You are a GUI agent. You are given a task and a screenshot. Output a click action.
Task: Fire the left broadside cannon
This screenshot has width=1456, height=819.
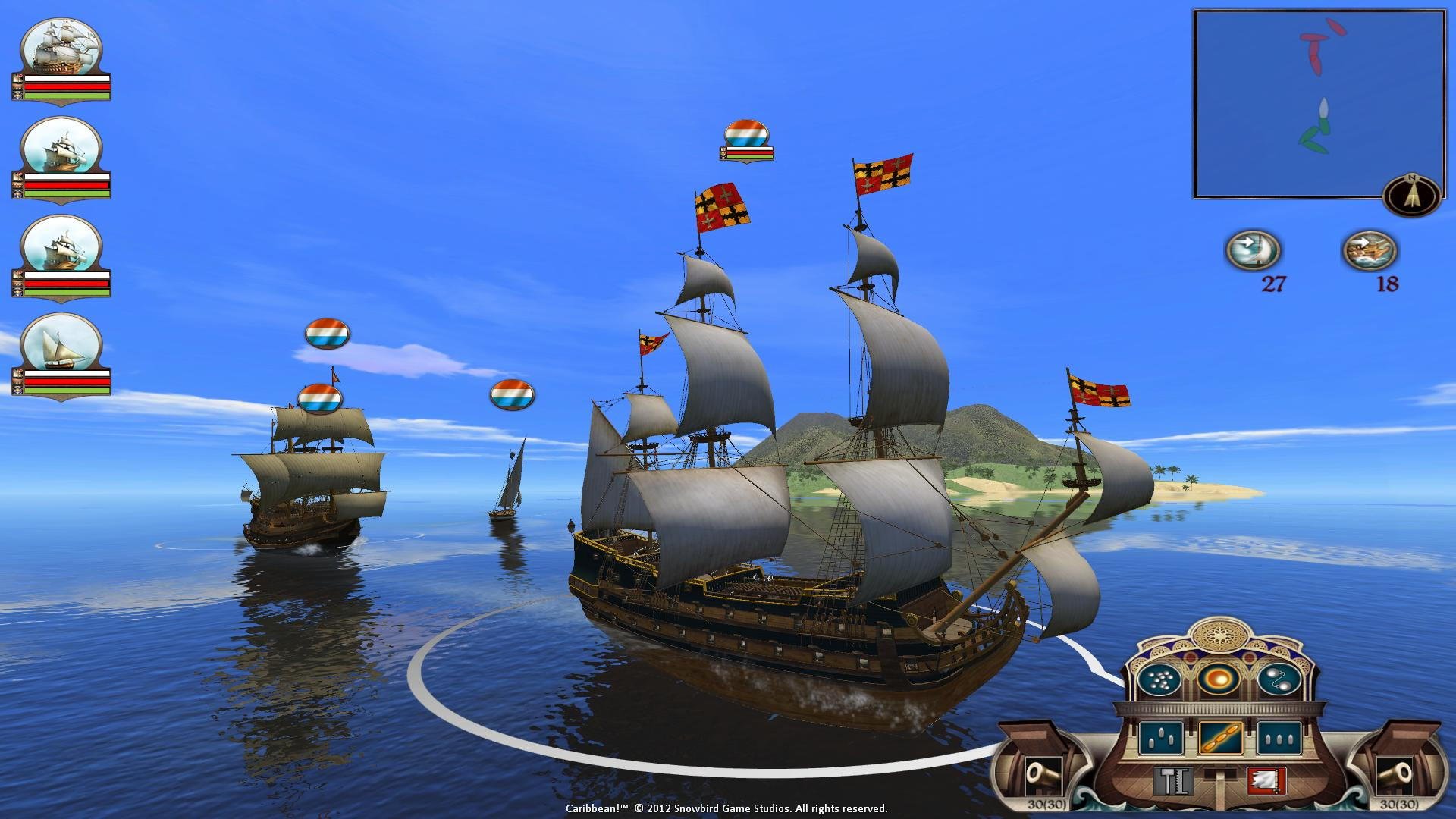pyautogui.click(x=1042, y=777)
